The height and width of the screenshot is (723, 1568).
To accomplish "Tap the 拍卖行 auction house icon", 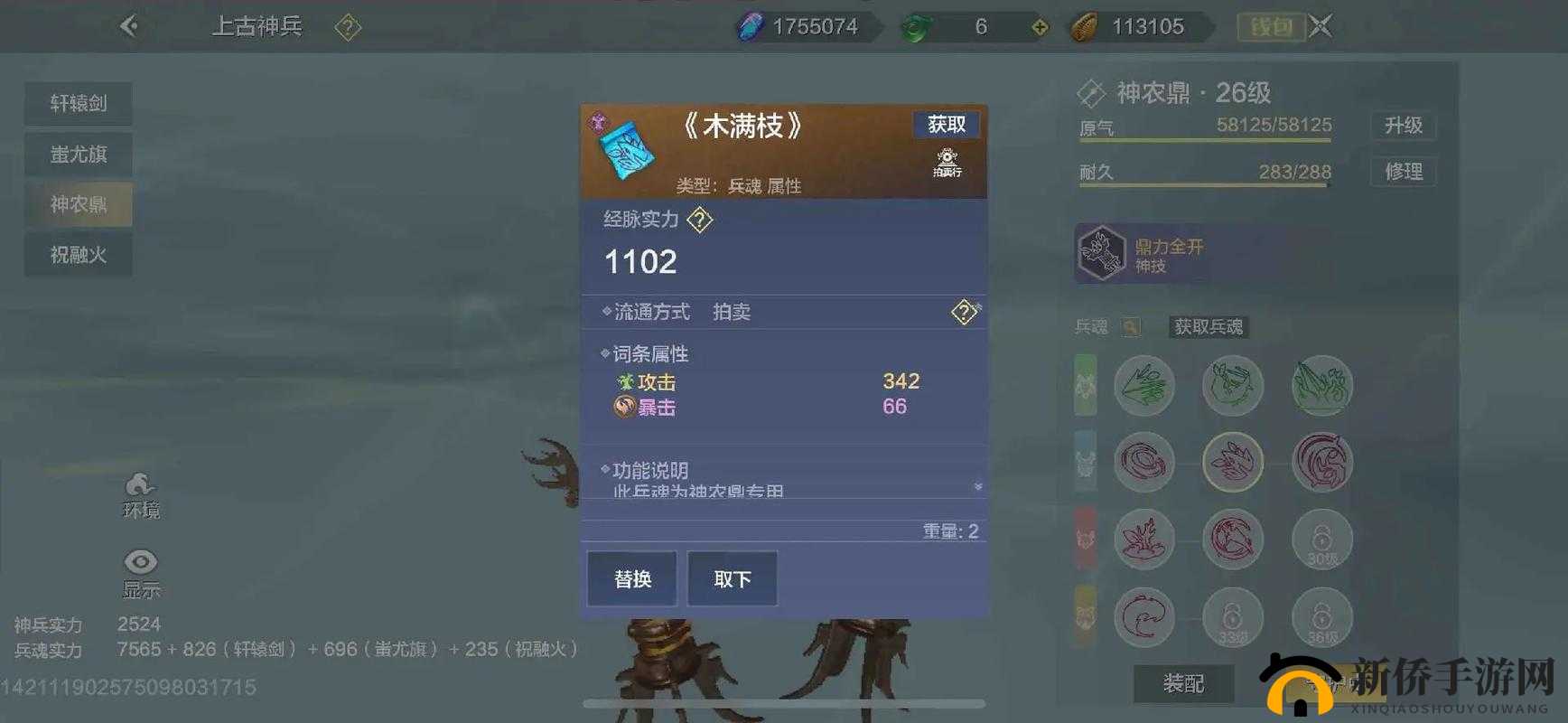I will coord(946,164).
